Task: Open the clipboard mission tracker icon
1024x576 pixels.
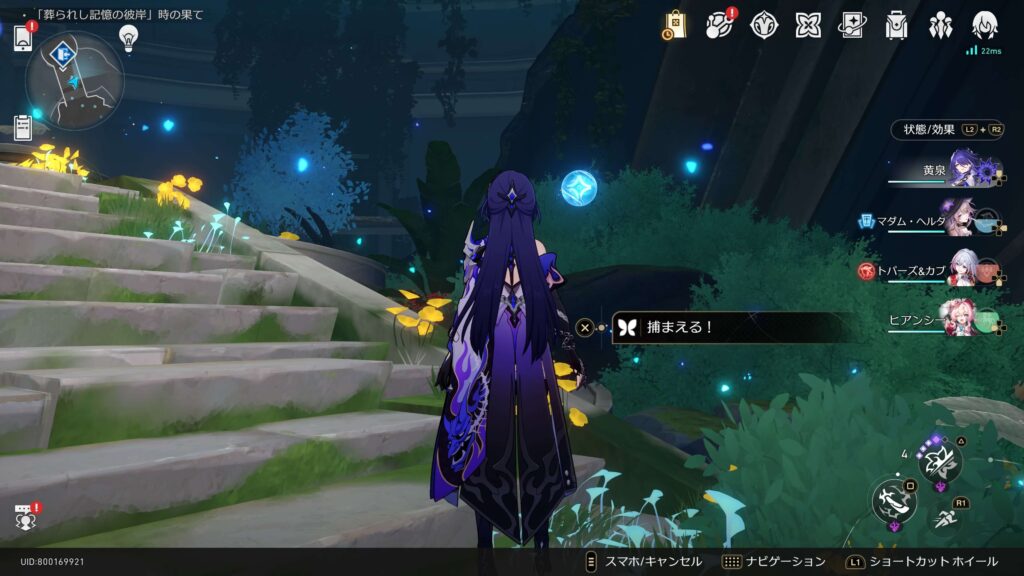Action: click(x=23, y=127)
